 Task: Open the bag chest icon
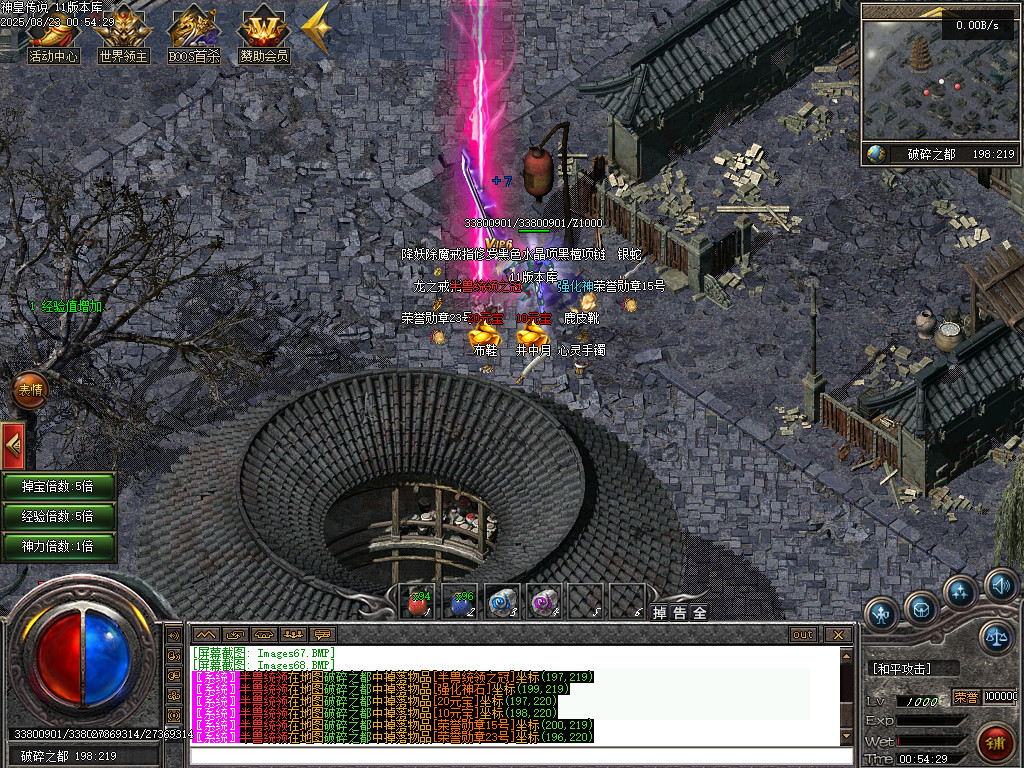tap(921, 606)
